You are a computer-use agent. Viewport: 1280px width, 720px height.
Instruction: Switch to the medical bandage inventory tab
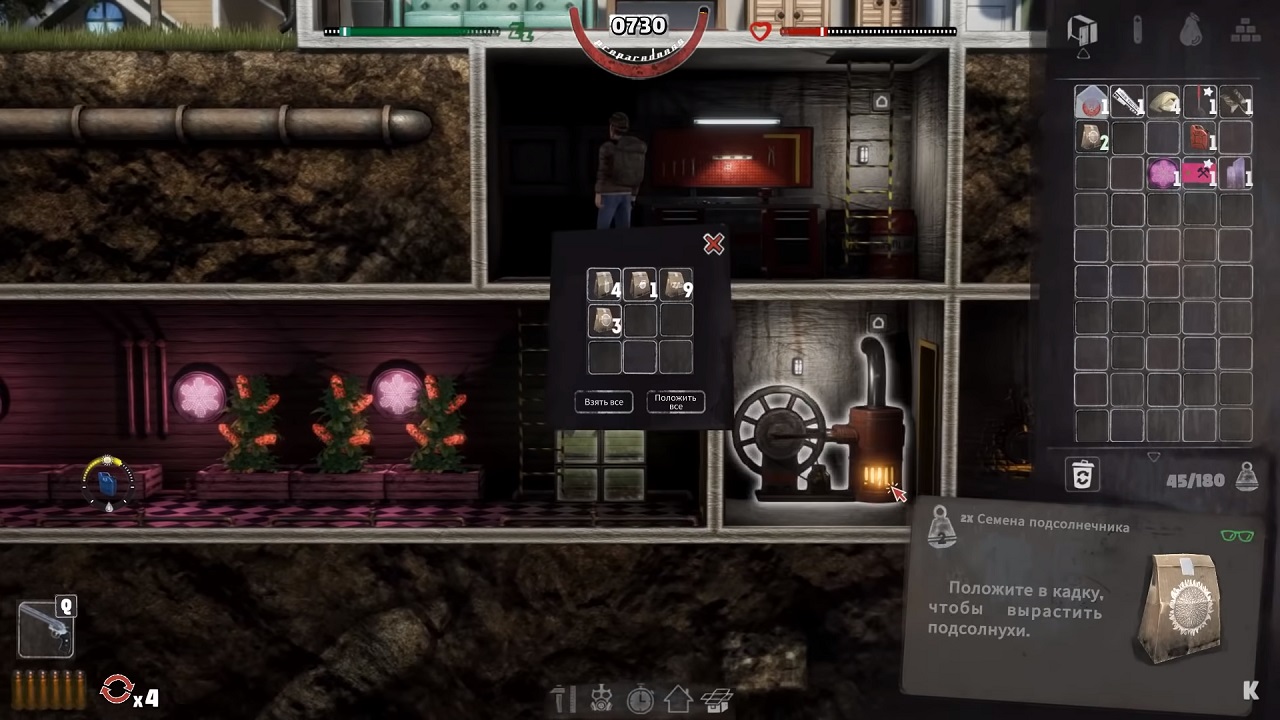[x=1137, y=31]
